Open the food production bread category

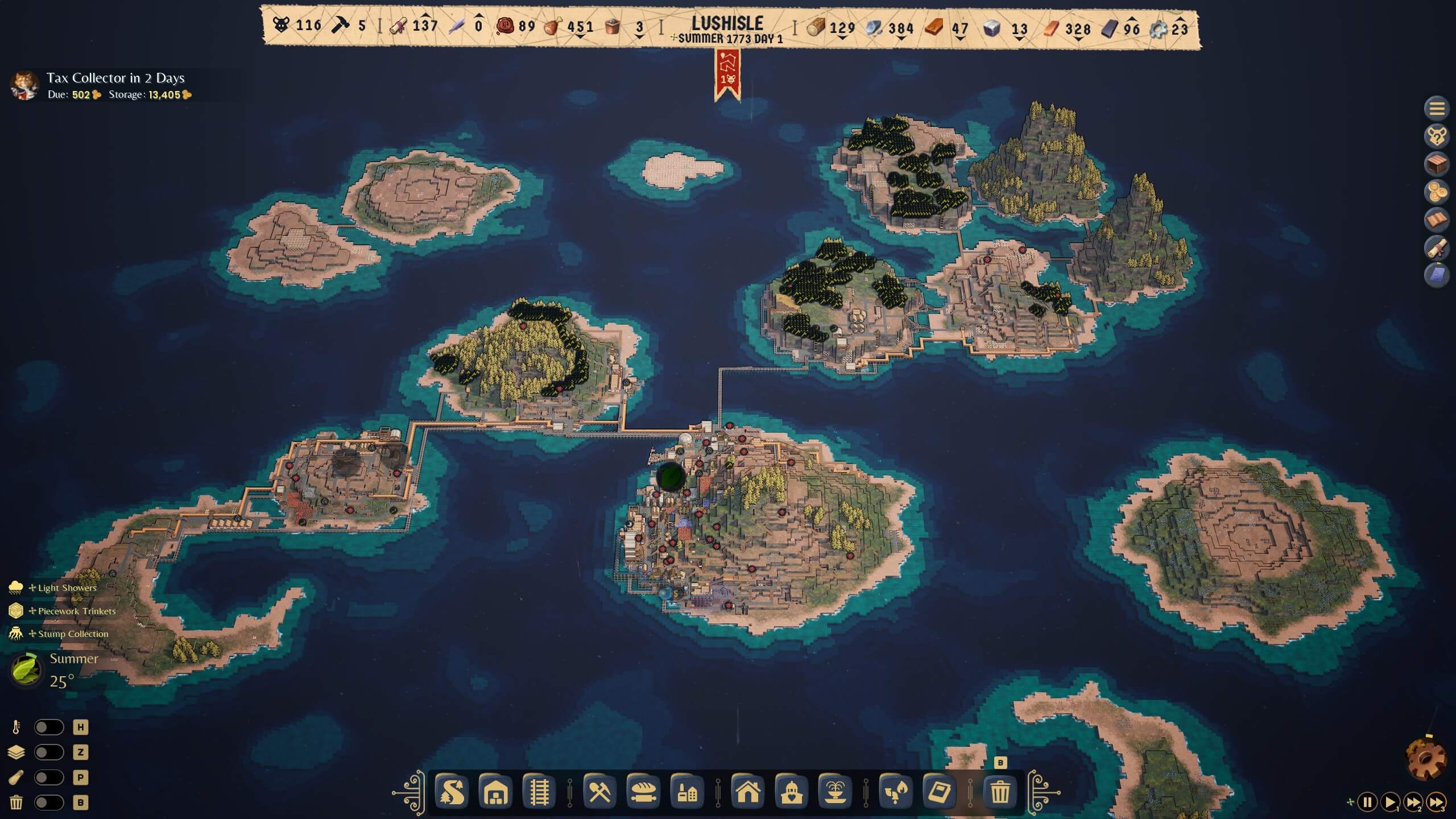click(x=644, y=791)
